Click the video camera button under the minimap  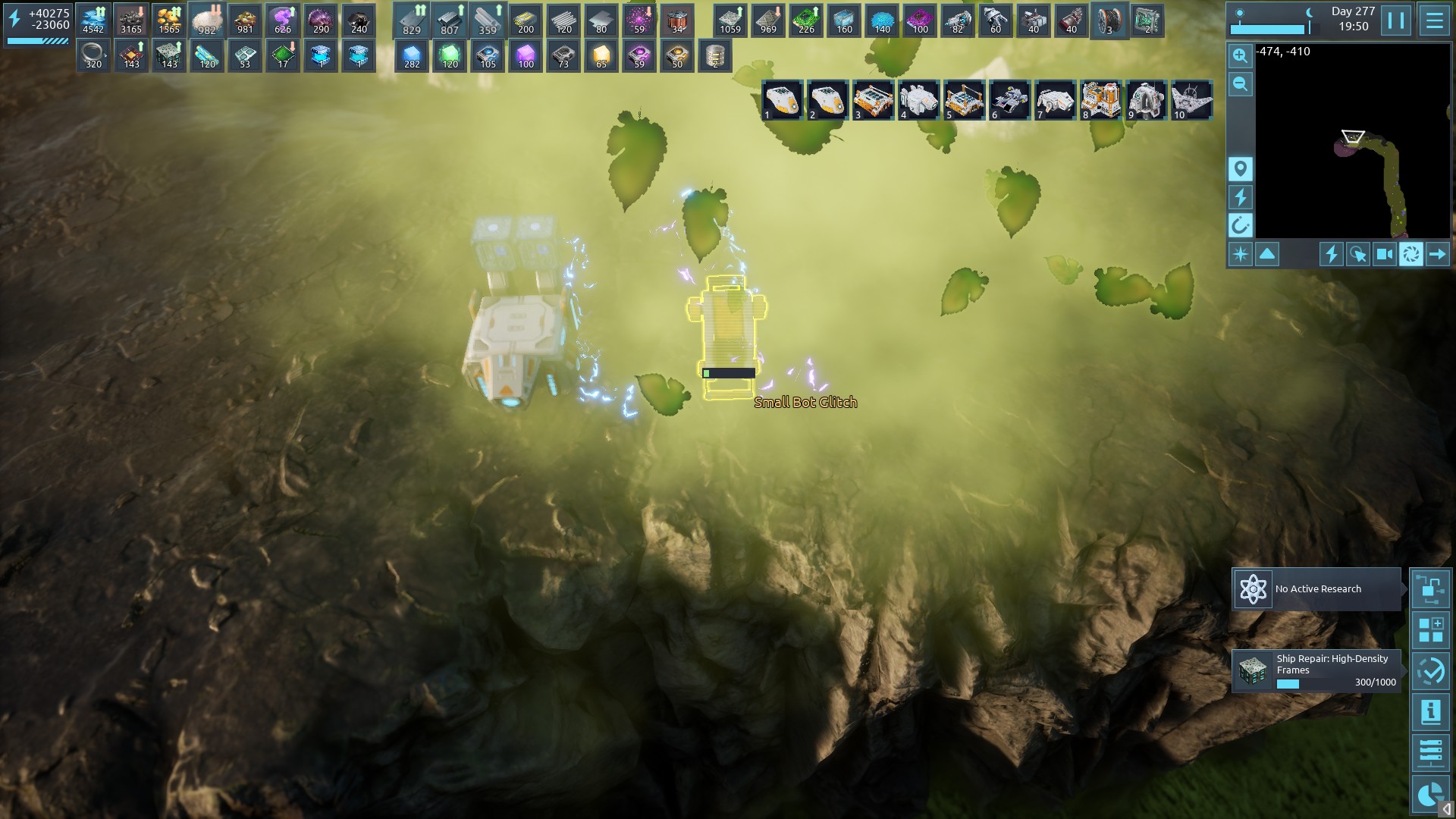click(1384, 254)
